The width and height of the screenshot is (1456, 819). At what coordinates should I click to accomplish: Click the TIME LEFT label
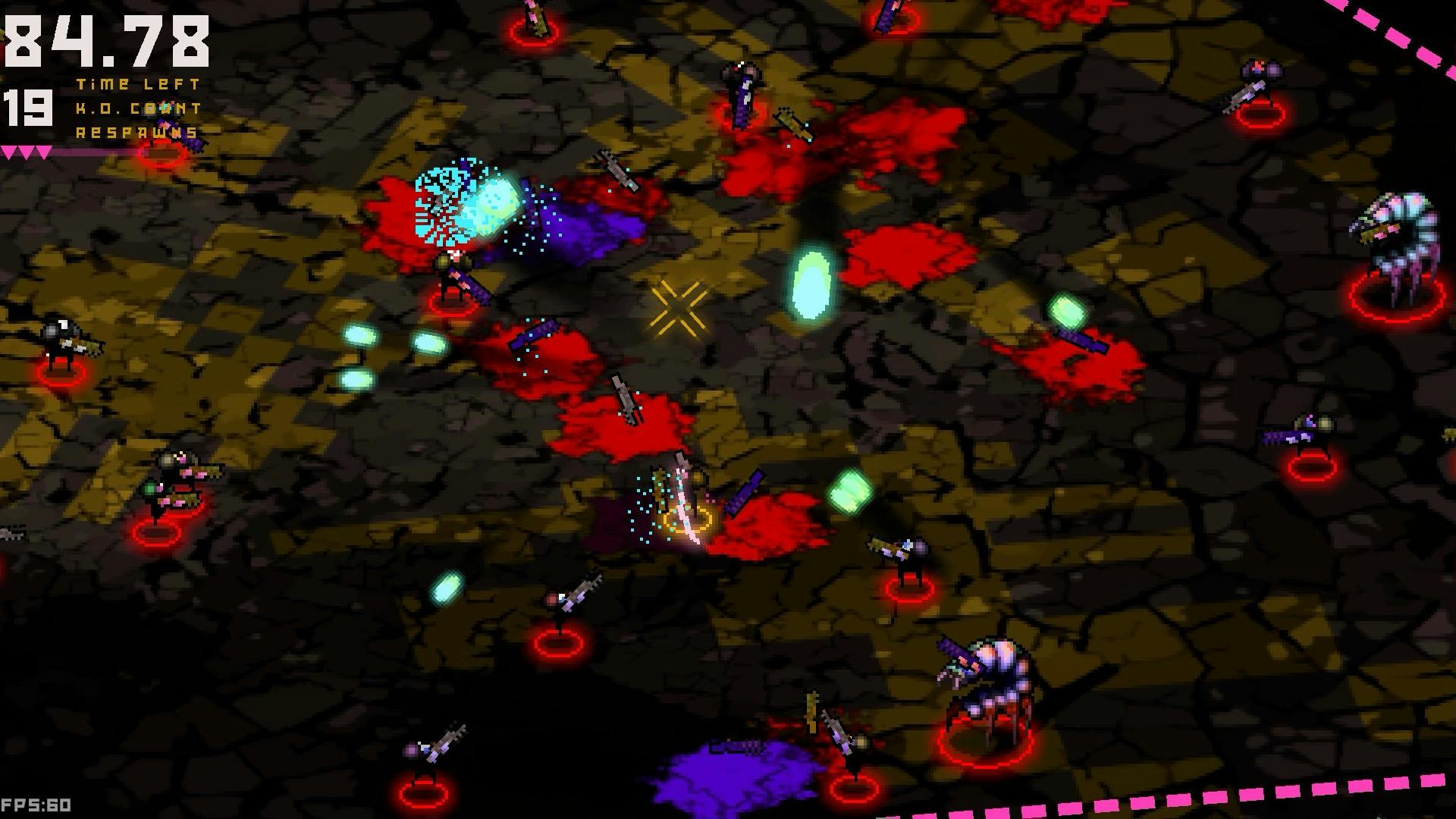coord(136,84)
